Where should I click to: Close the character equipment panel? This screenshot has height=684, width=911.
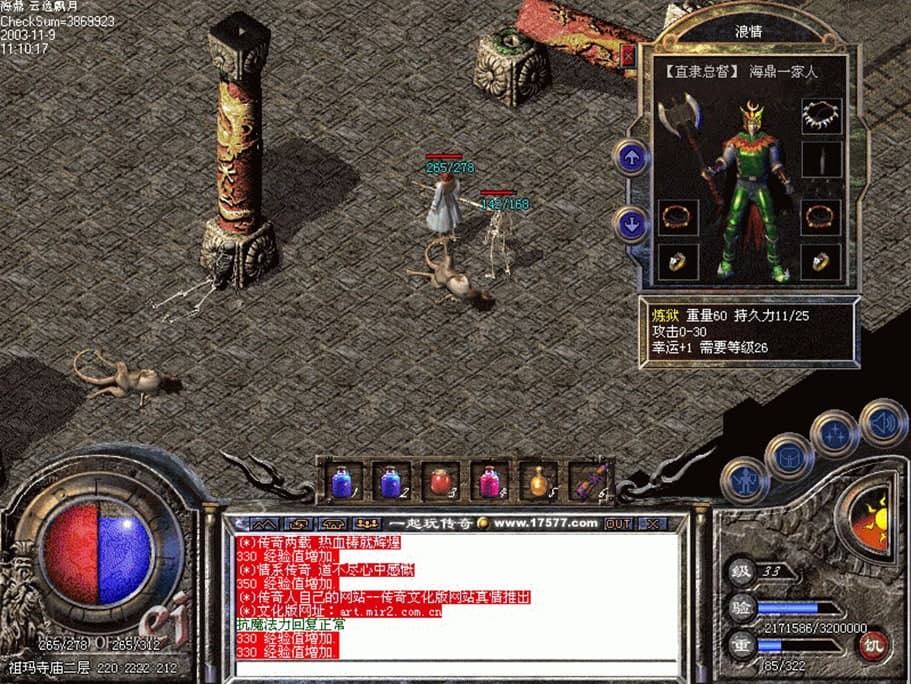[628, 56]
